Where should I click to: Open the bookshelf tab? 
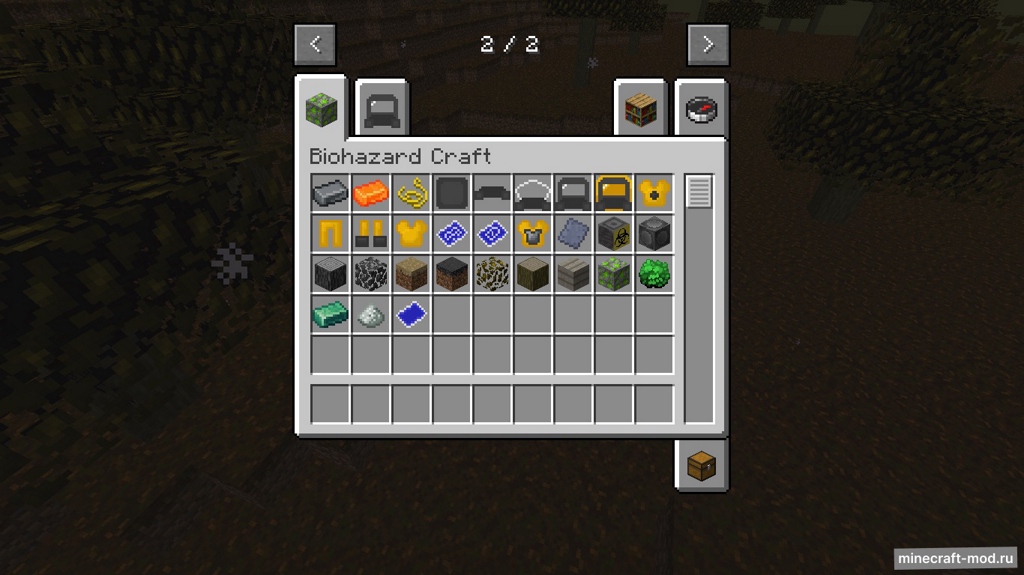coord(640,108)
